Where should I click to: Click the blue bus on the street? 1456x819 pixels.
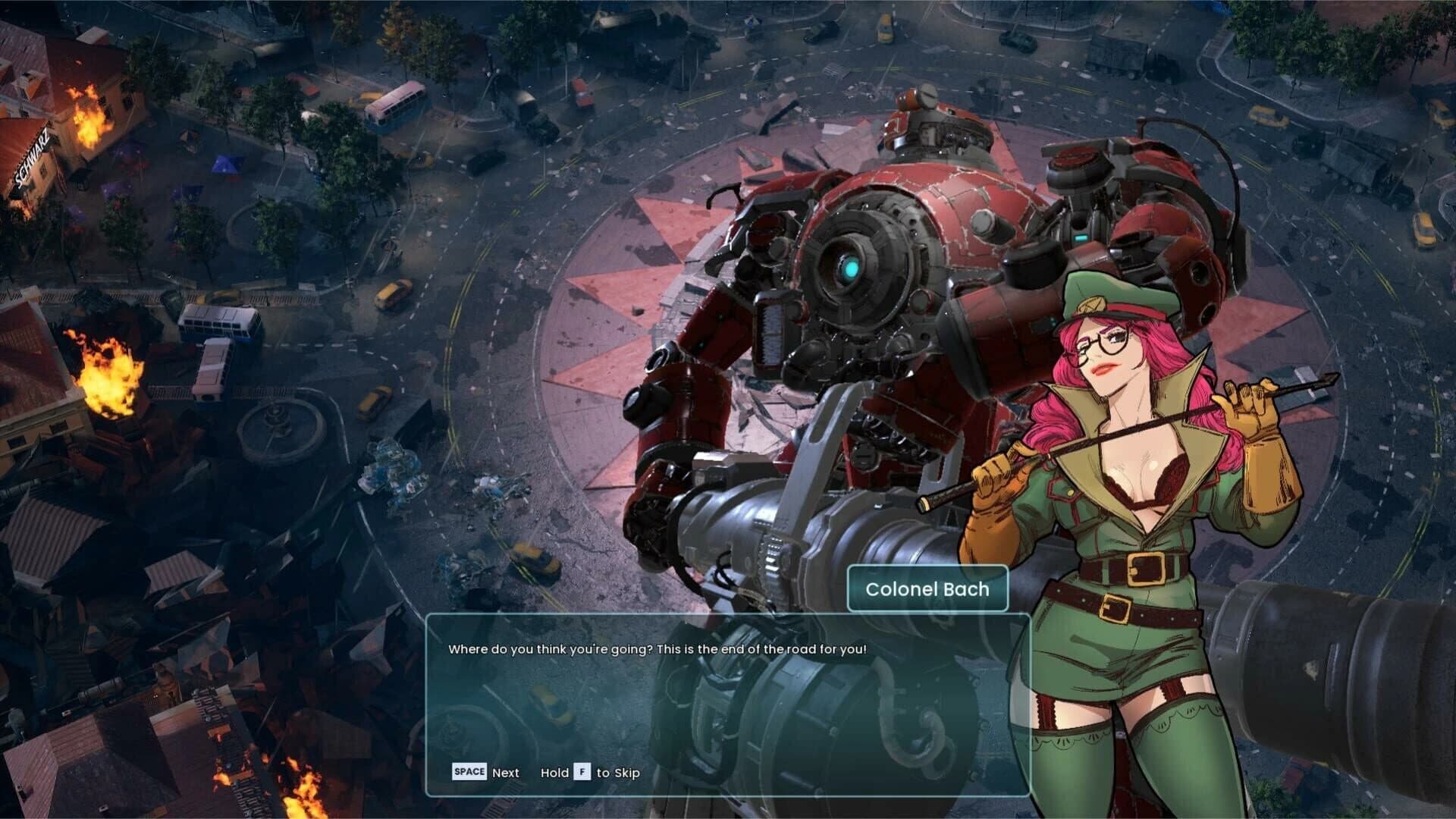tap(216, 322)
